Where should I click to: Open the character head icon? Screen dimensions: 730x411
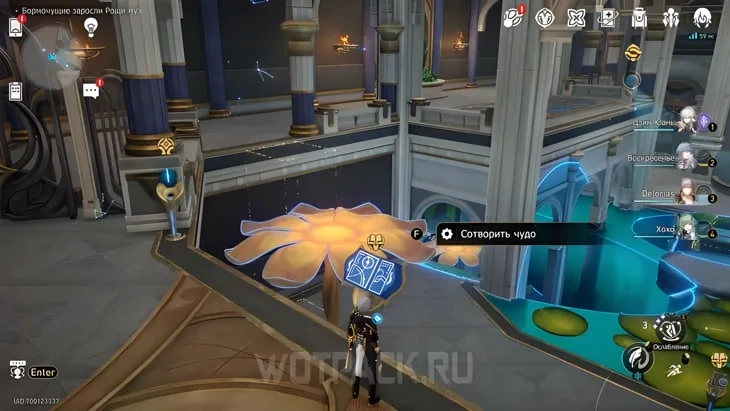point(702,17)
